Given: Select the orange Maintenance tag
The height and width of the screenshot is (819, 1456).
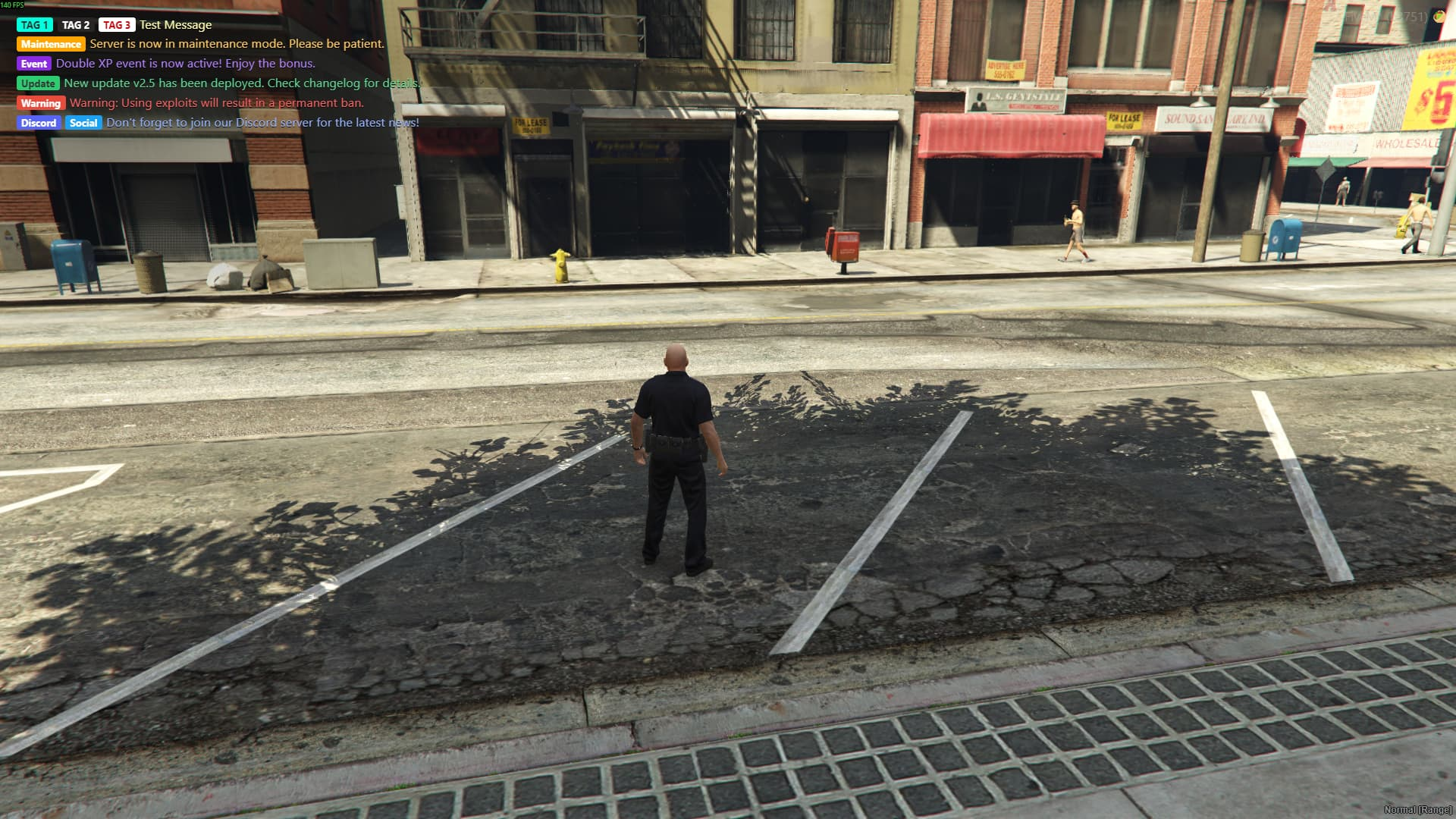Looking at the screenshot, I should (51, 44).
